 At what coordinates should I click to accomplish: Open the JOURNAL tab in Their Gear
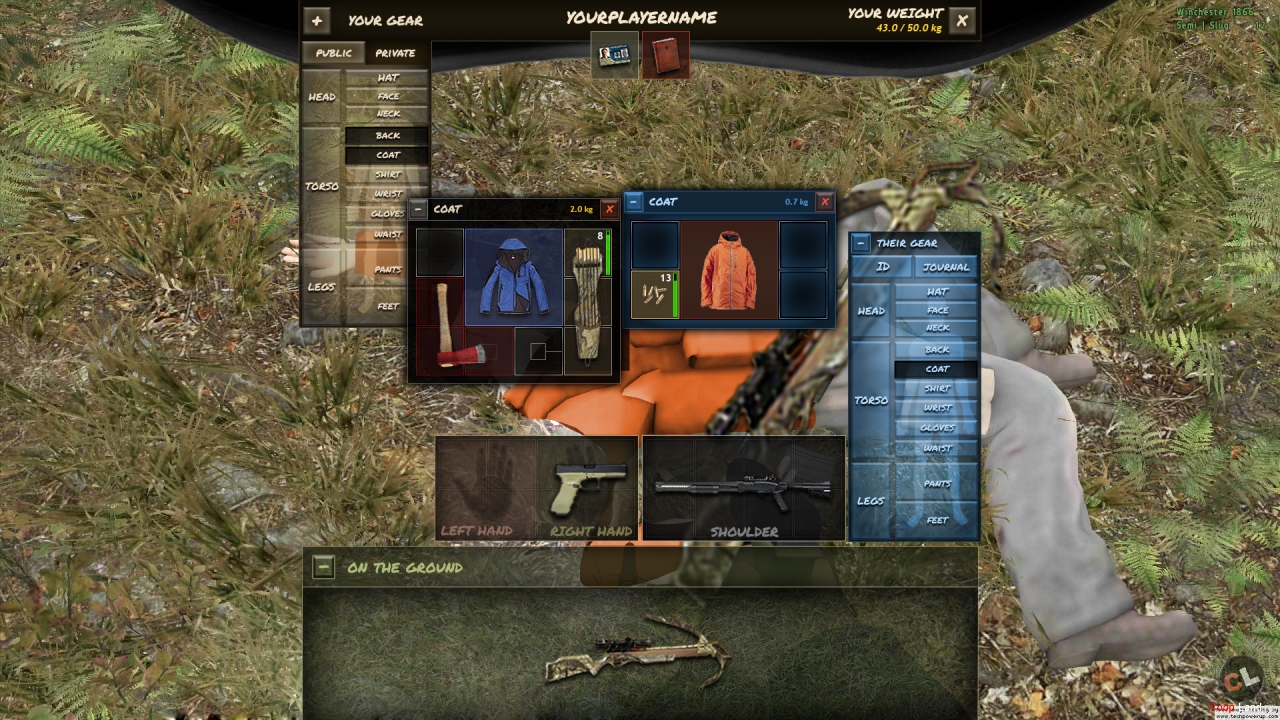(x=944, y=267)
